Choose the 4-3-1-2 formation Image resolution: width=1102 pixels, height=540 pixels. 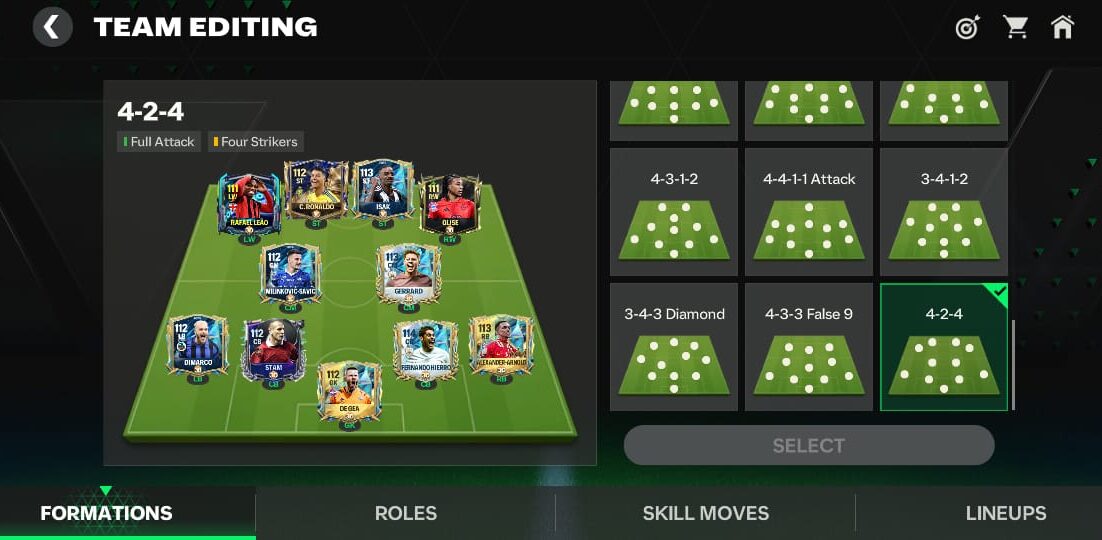pos(674,212)
